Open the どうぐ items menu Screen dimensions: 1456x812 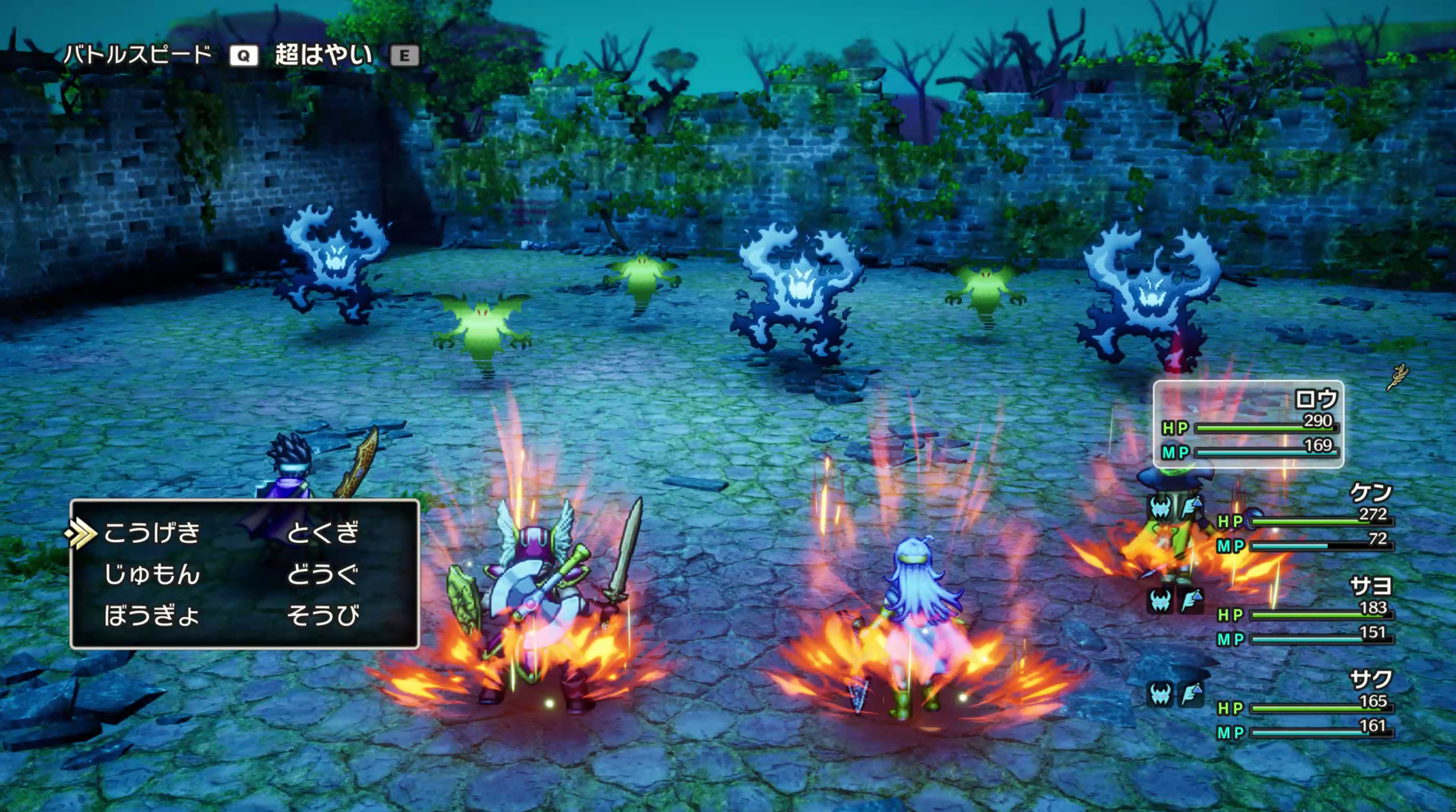coord(323,574)
